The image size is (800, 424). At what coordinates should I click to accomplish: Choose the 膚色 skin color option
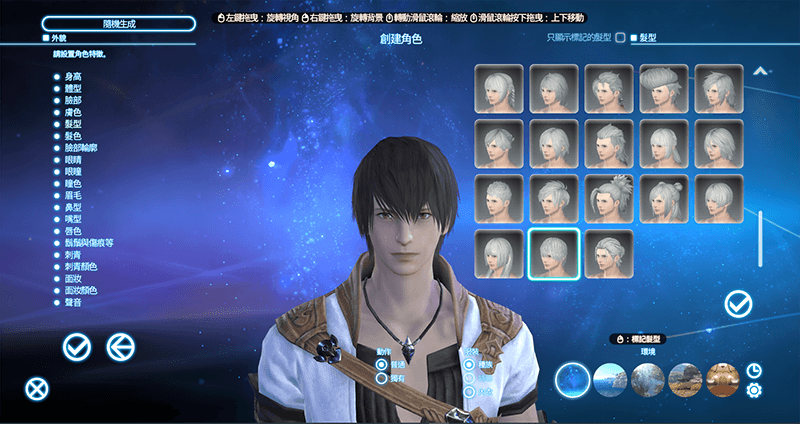[73, 111]
